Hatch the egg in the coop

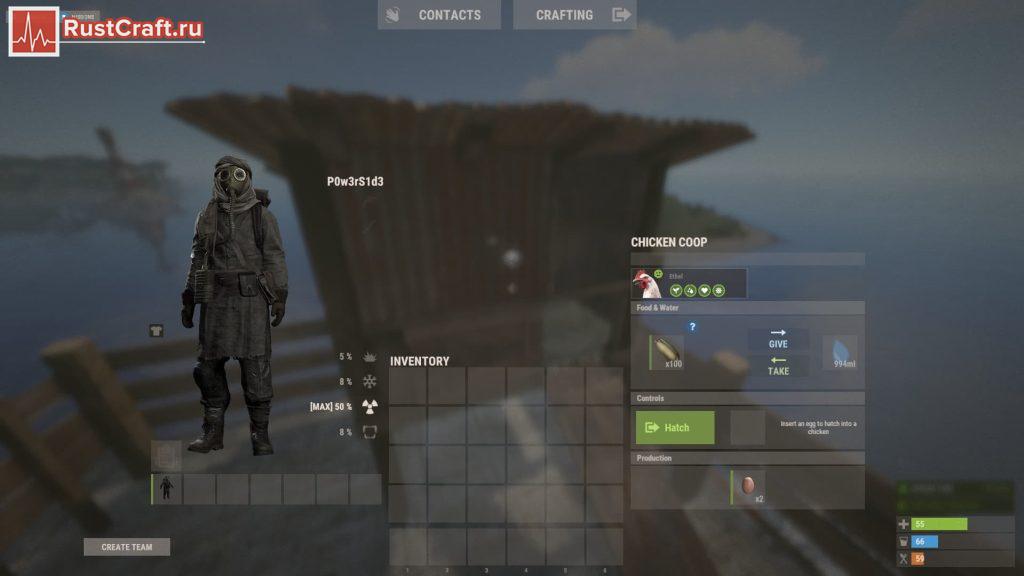coord(675,427)
